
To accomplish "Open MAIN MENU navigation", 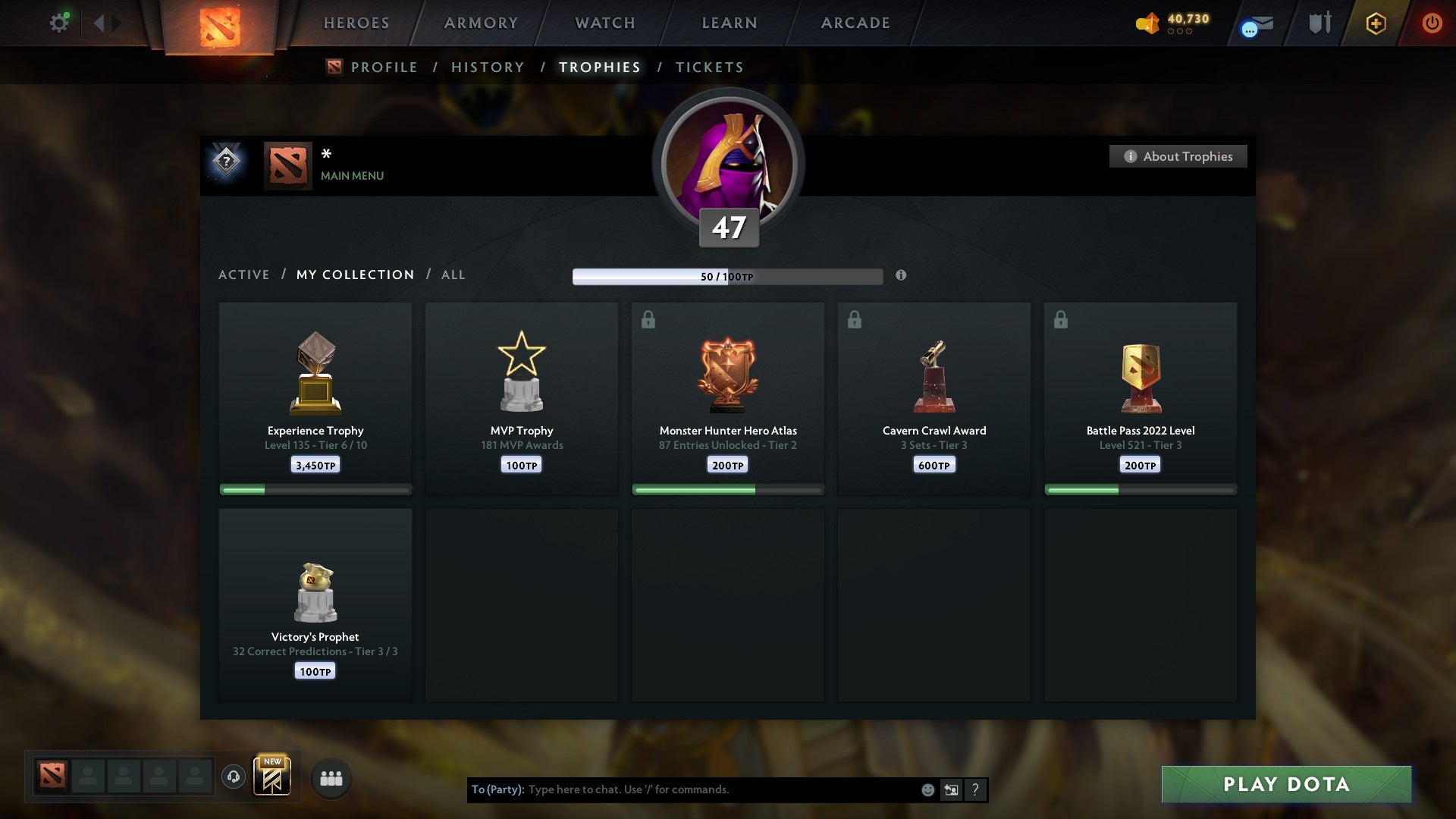I will pos(352,176).
